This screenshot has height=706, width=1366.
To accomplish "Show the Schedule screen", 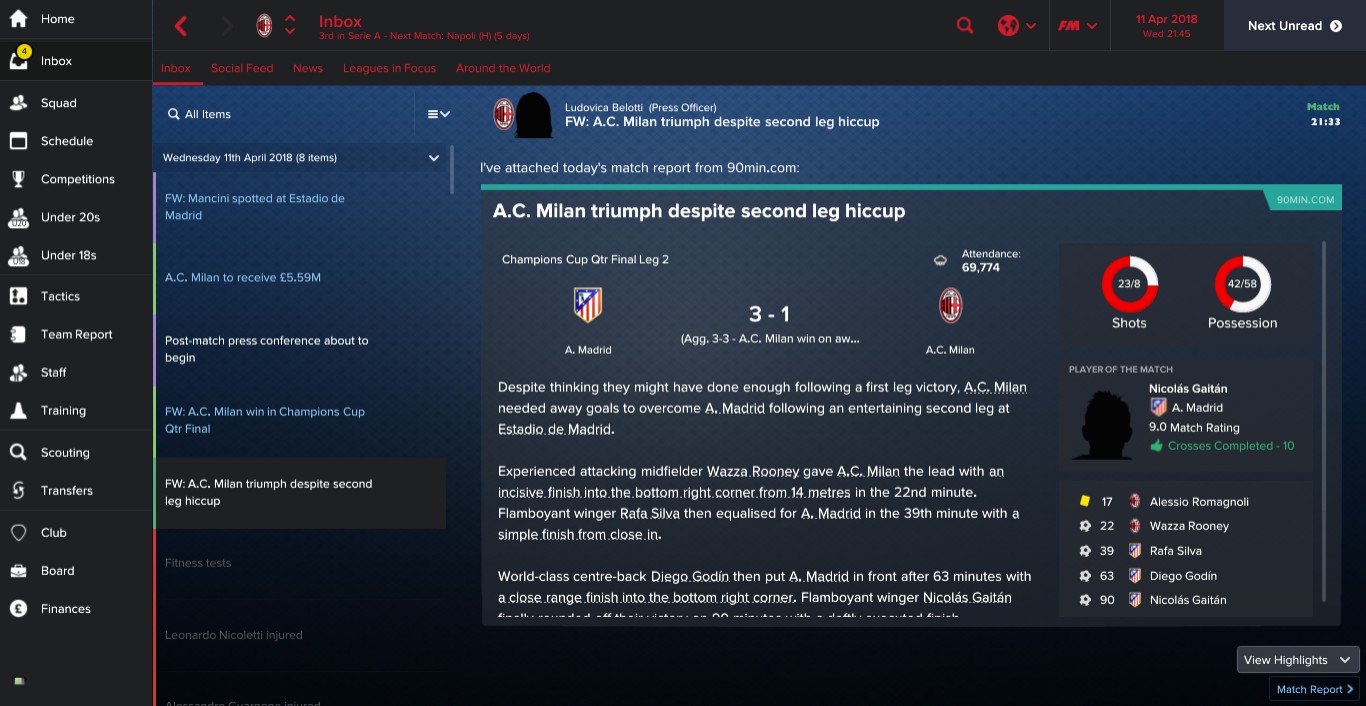I will point(66,141).
